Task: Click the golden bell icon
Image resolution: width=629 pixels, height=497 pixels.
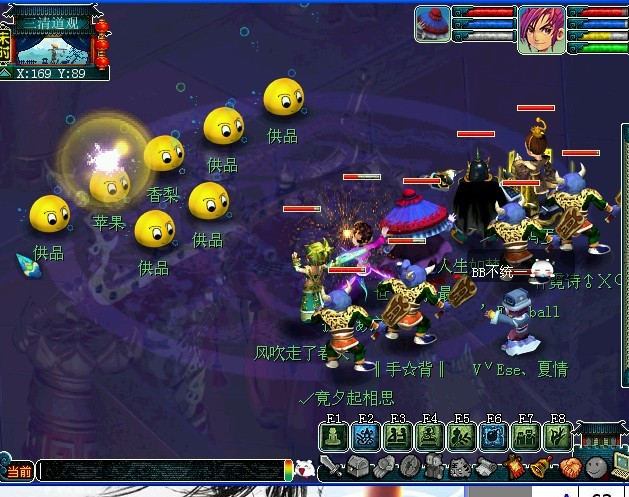Action: point(541,467)
